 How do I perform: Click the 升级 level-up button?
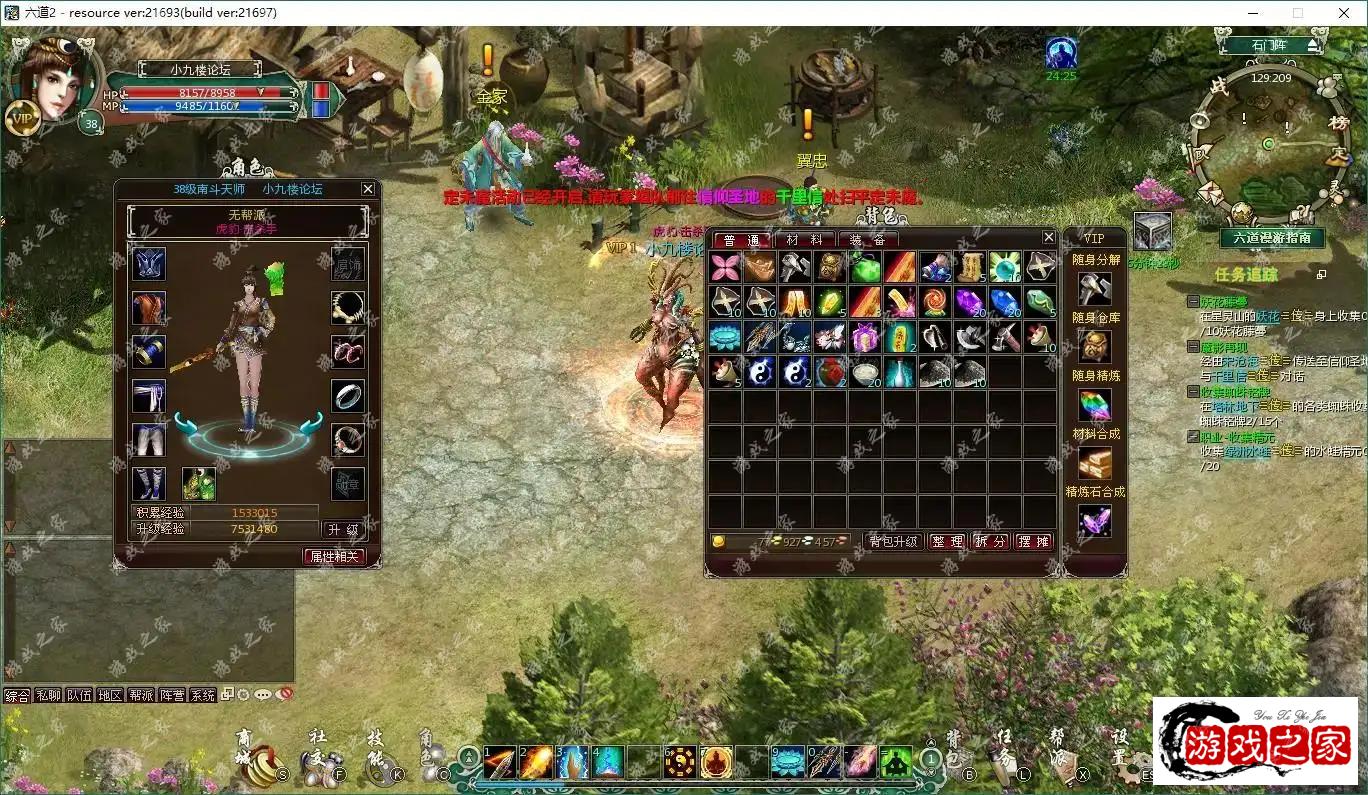point(342,529)
